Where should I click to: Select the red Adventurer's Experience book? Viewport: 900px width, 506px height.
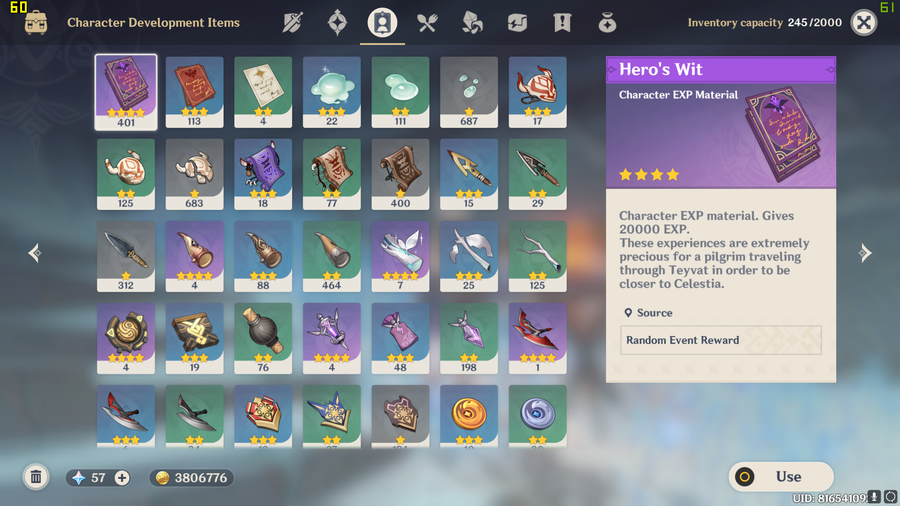coord(194,92)
